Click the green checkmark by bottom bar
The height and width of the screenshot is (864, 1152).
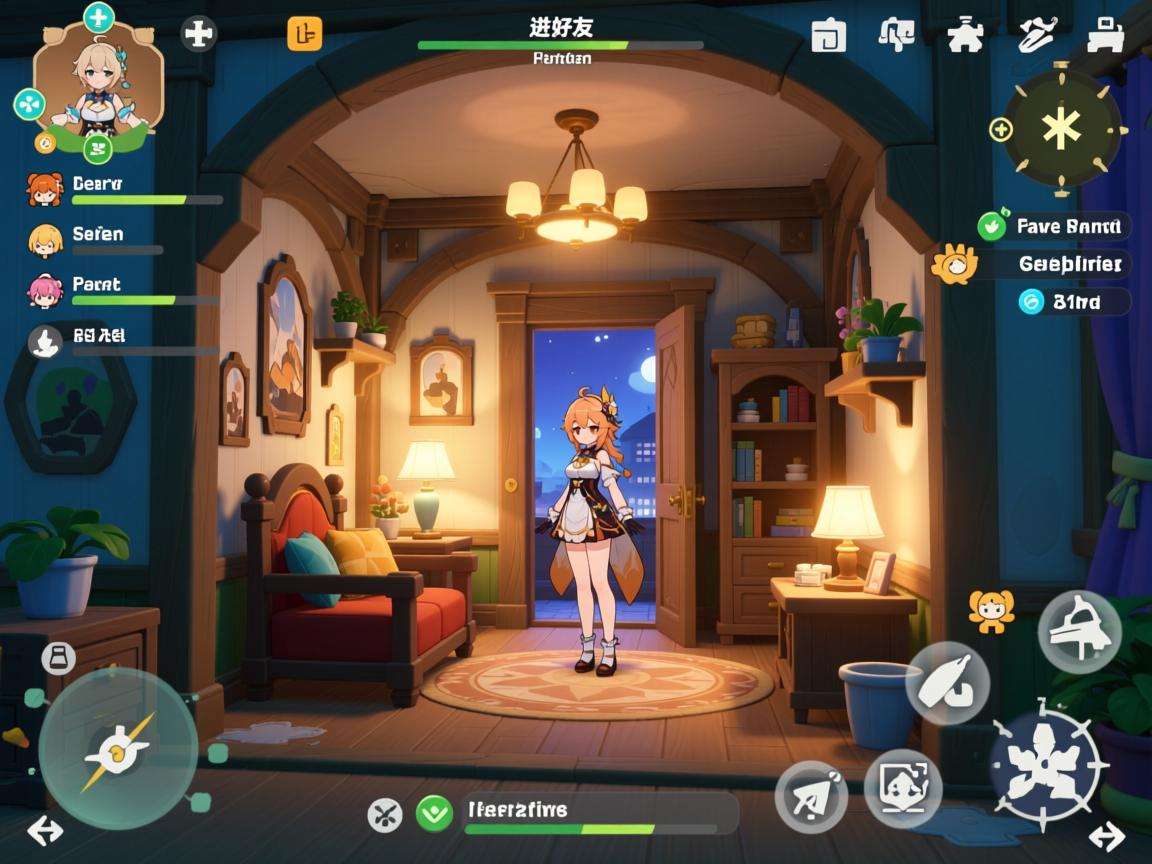pos(434,812)
